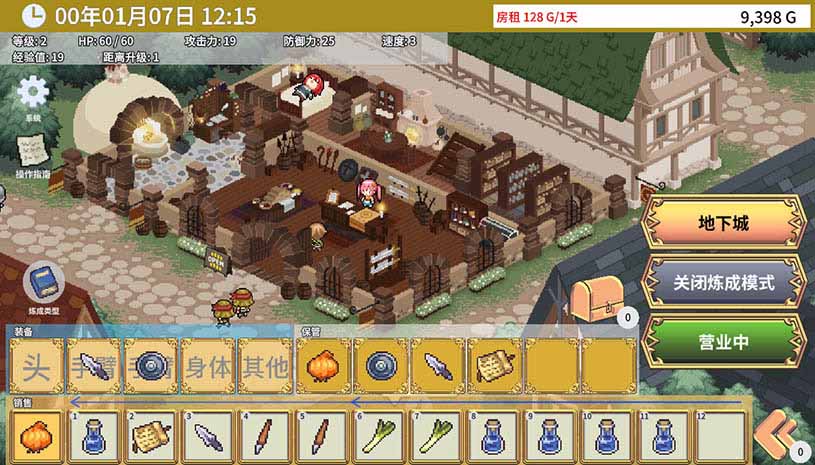Open the 操作指南 guide scroll
The width and height of the screenshot is (815, 465).
(32, 152)
